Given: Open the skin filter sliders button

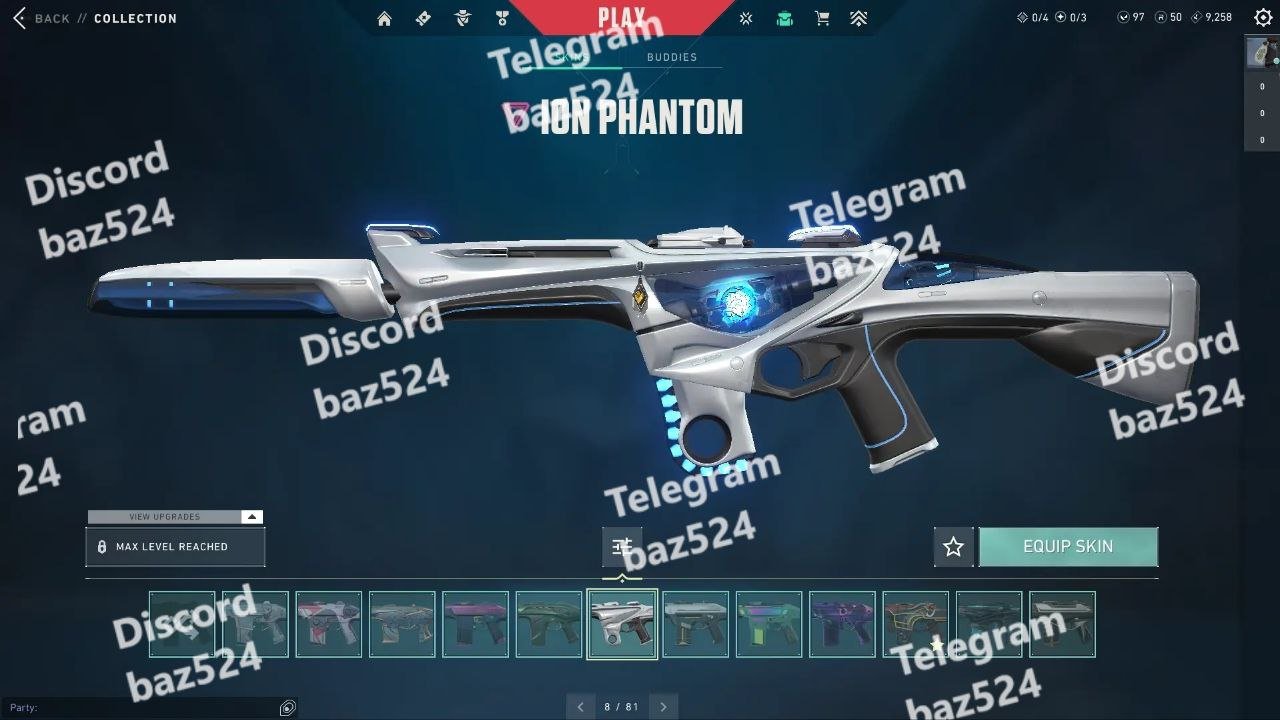Looking at the screenshot, I should (x=622, y=546).
